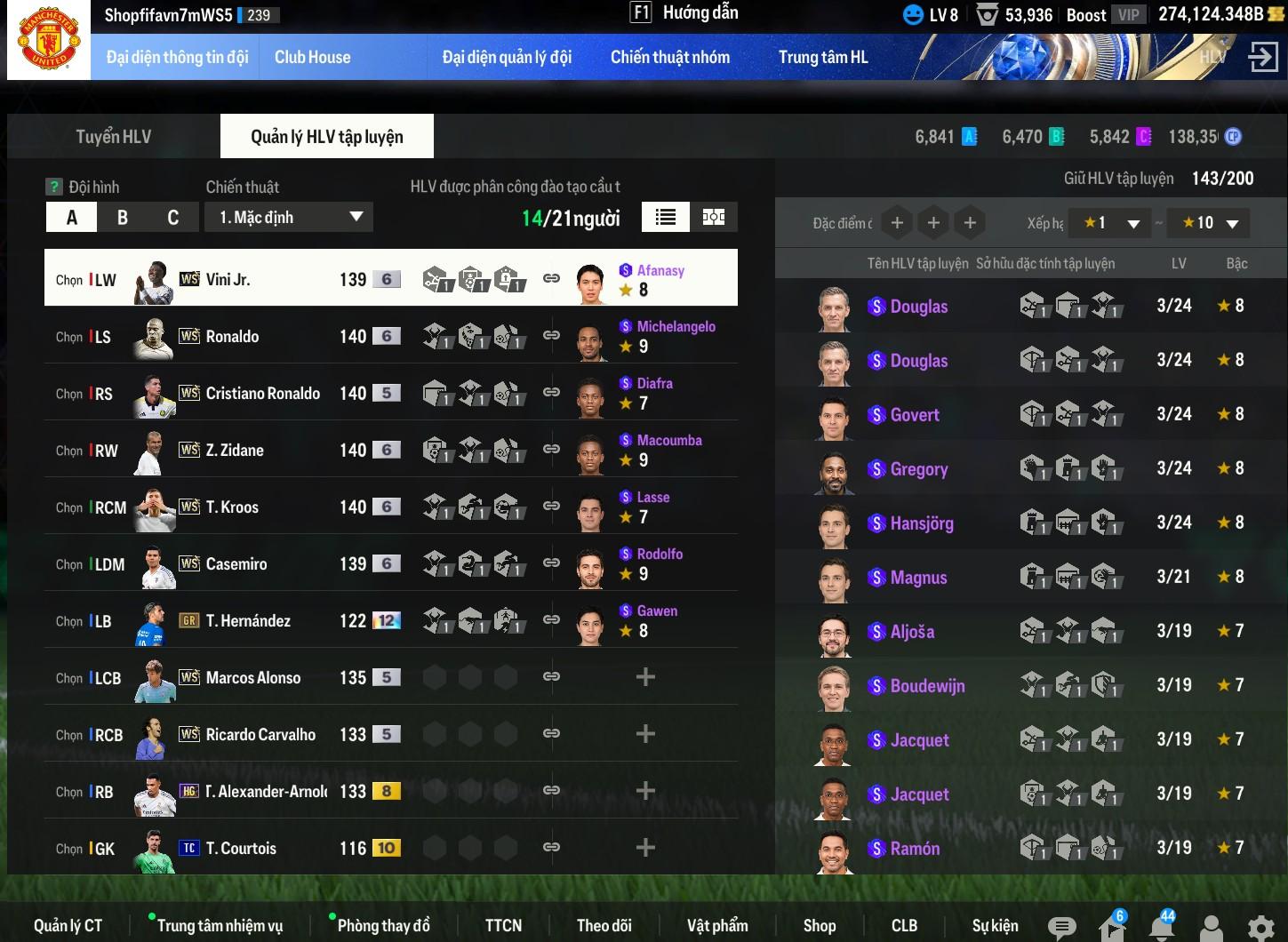Open the notifications bell icon
Image resolution: width=1288 pixels, height=942 pixels.
[x=1162, y=927]
